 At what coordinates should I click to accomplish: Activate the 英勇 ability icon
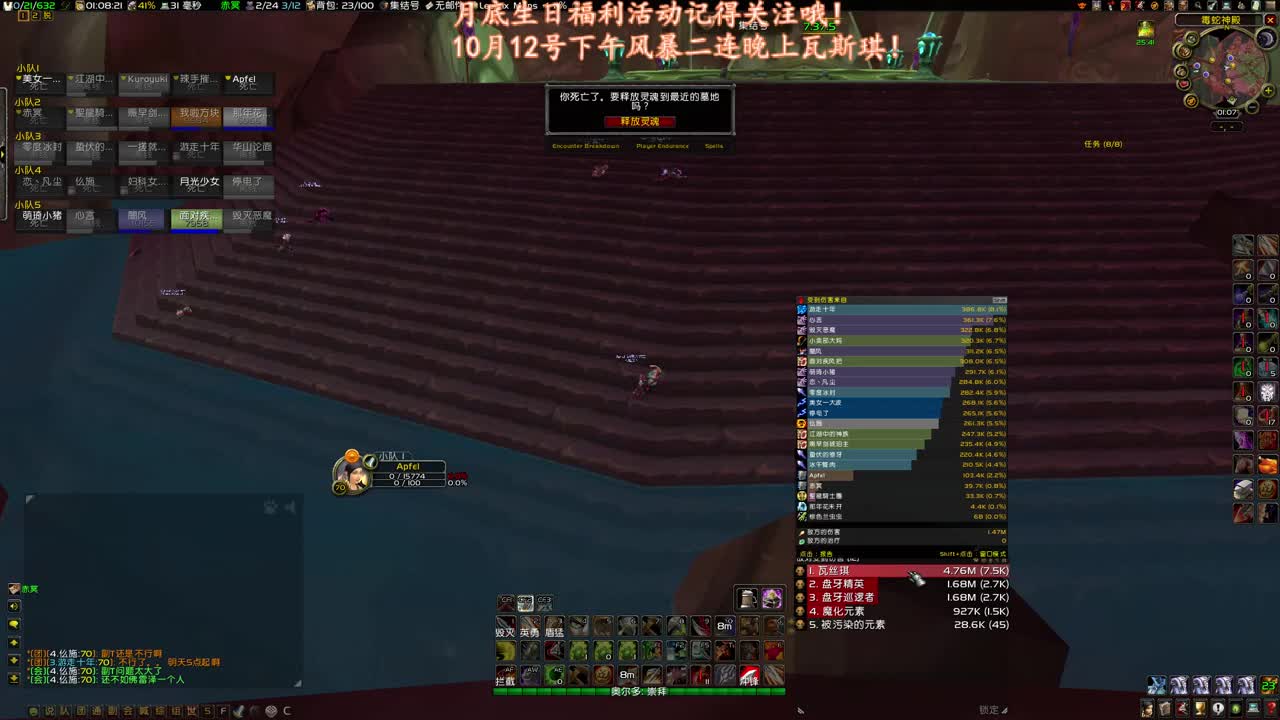click(531, 626)
